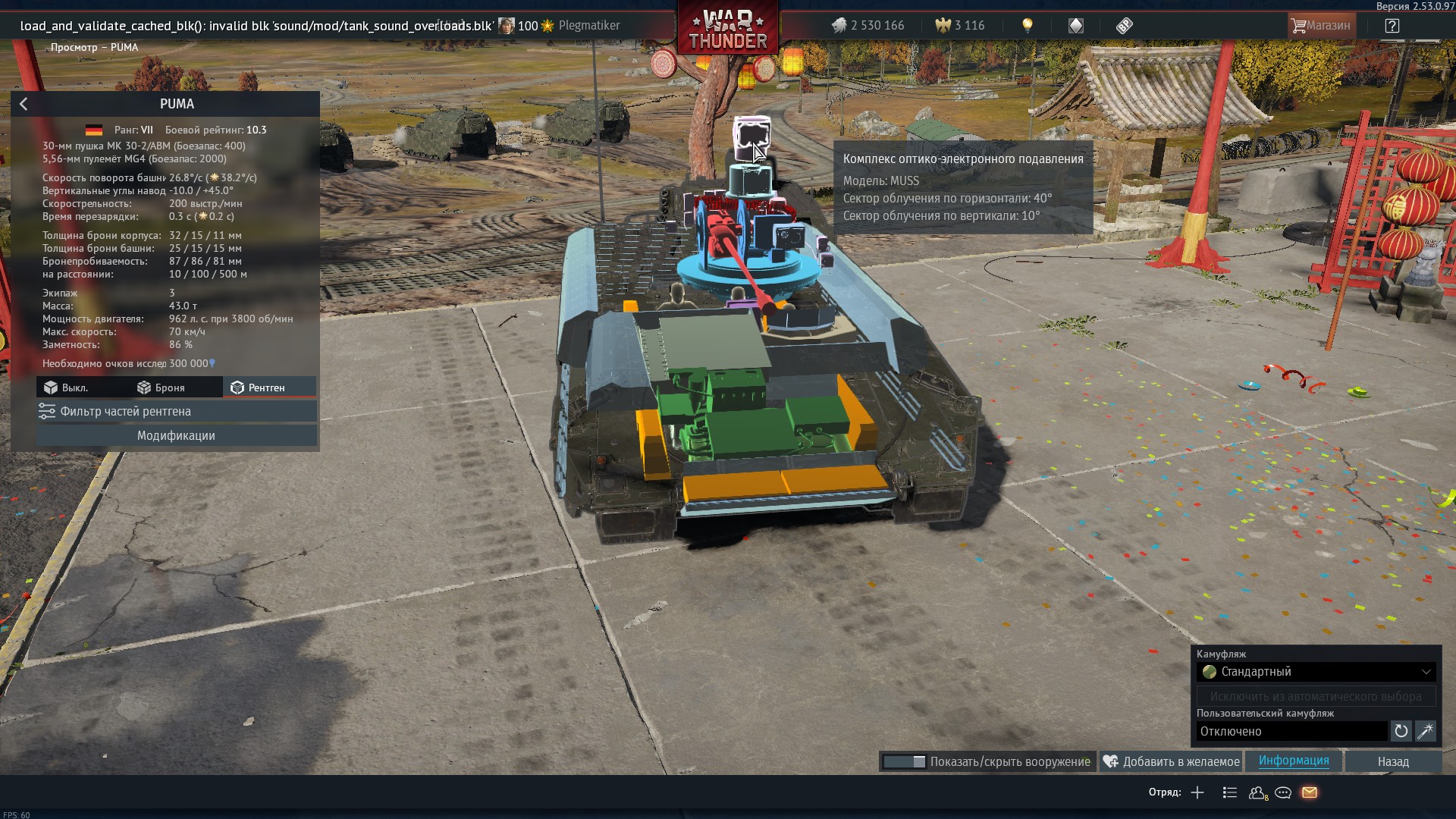Open the Модификации panel

click(x=176, y=435)
